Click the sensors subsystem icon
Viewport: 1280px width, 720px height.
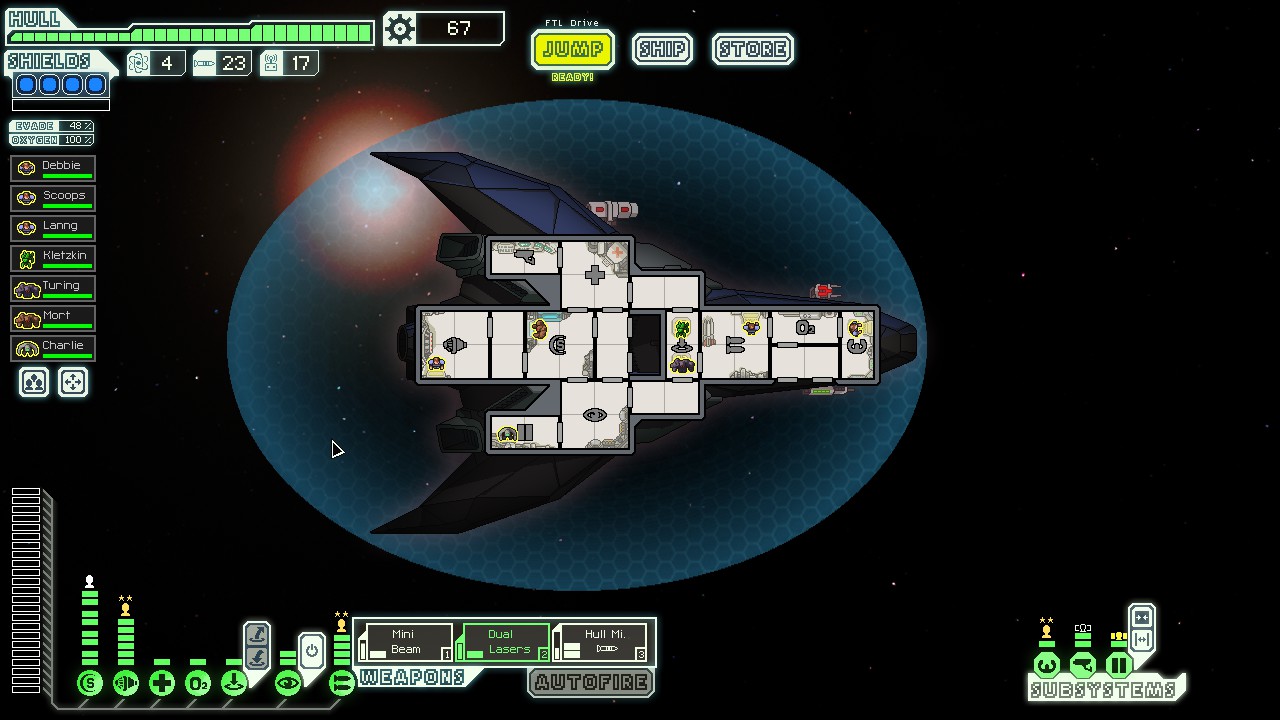tap(1083, 665)
